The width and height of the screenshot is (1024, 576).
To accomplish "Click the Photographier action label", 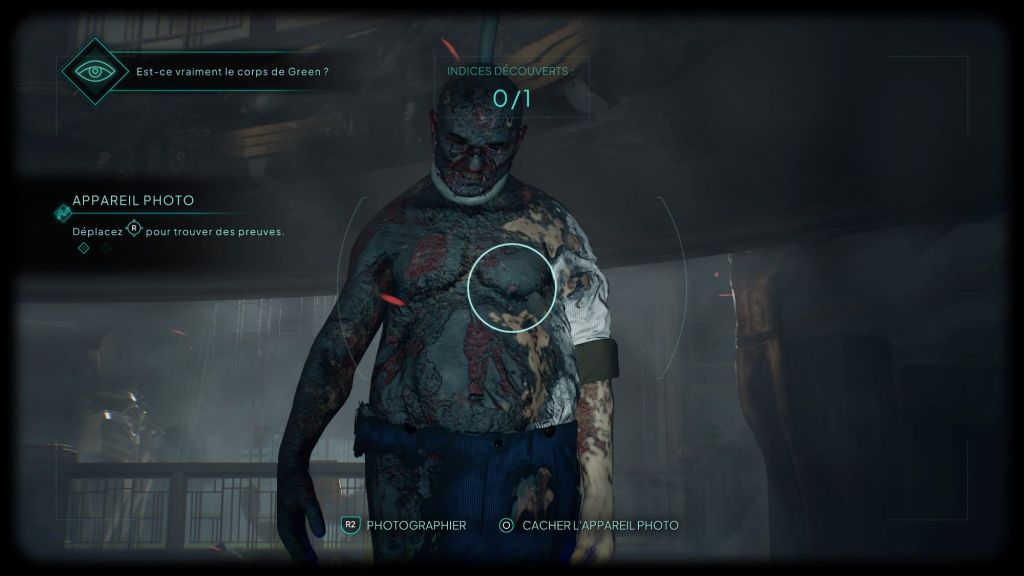I will [x=416, y=525].
